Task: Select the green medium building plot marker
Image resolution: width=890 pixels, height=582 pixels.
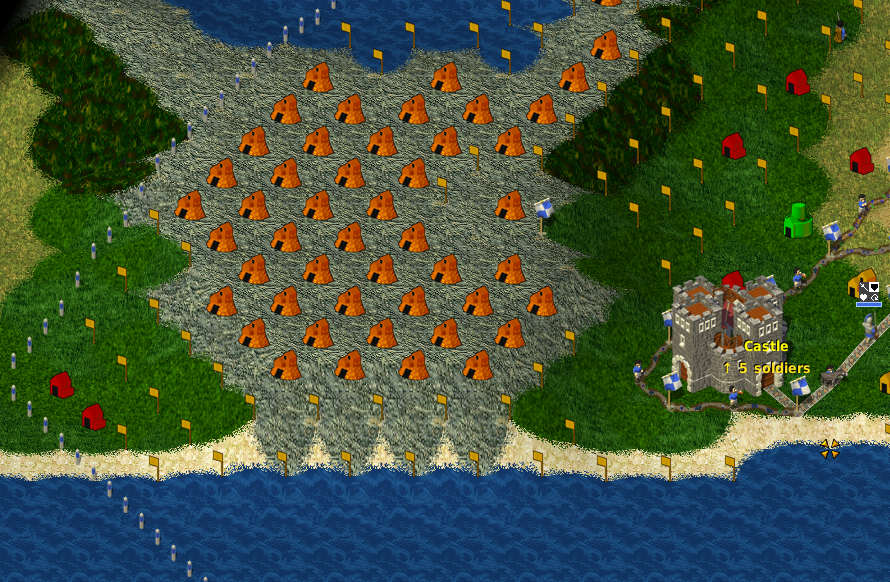Action: click(798, 221)
